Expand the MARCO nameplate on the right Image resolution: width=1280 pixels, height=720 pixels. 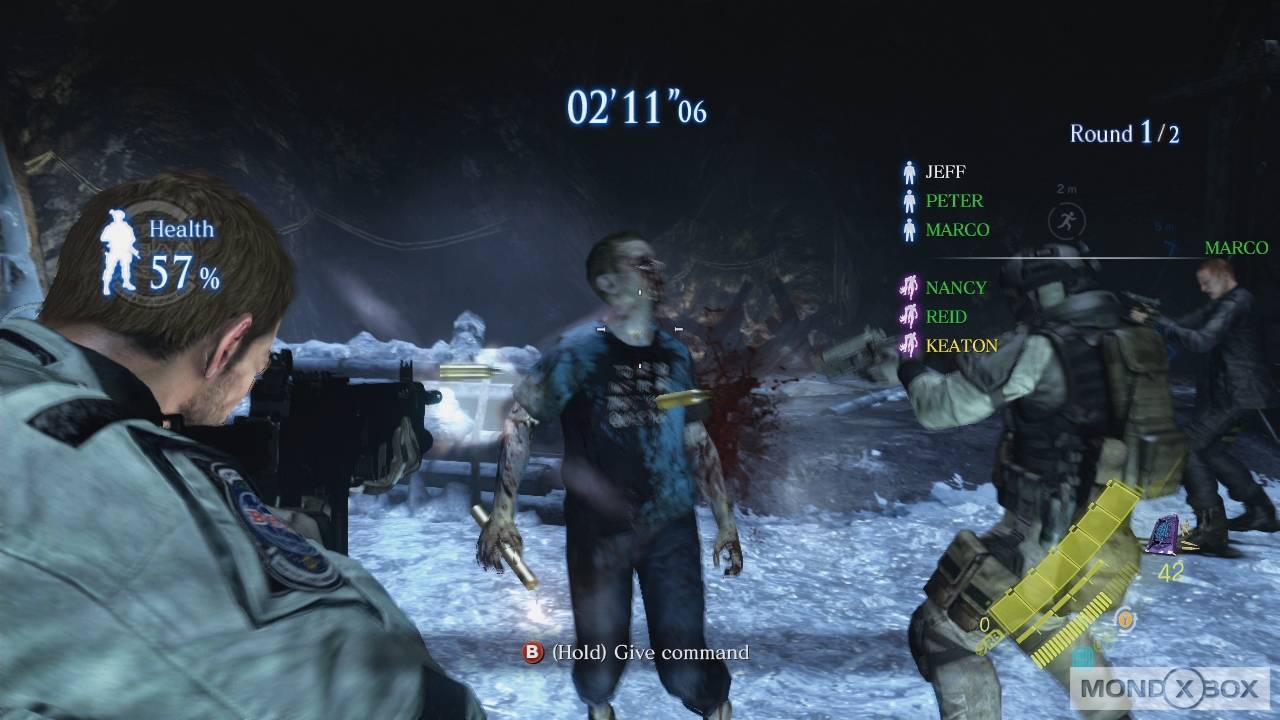click(x=1234, y=247)
